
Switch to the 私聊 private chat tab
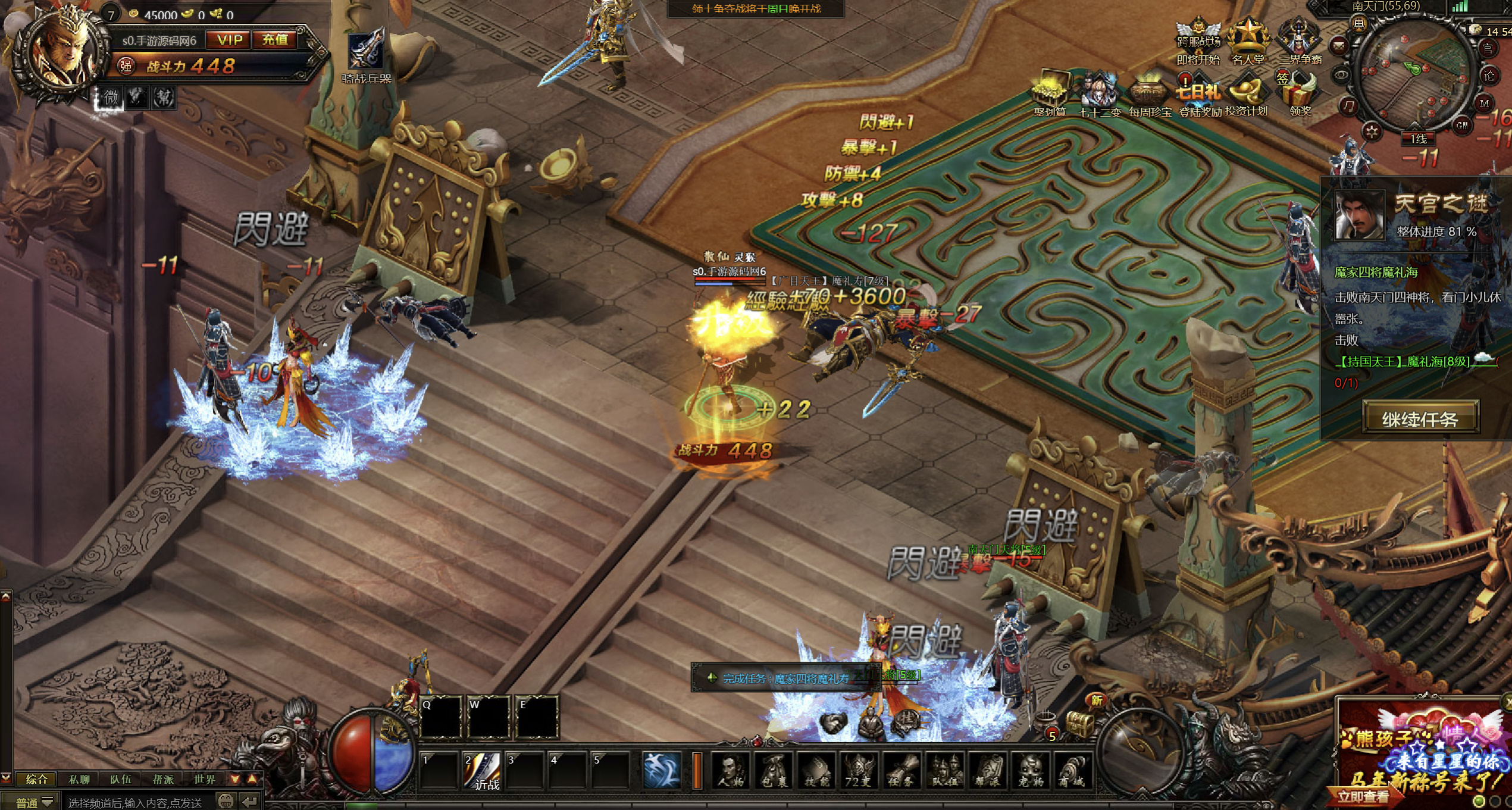[x=79, y=779]
